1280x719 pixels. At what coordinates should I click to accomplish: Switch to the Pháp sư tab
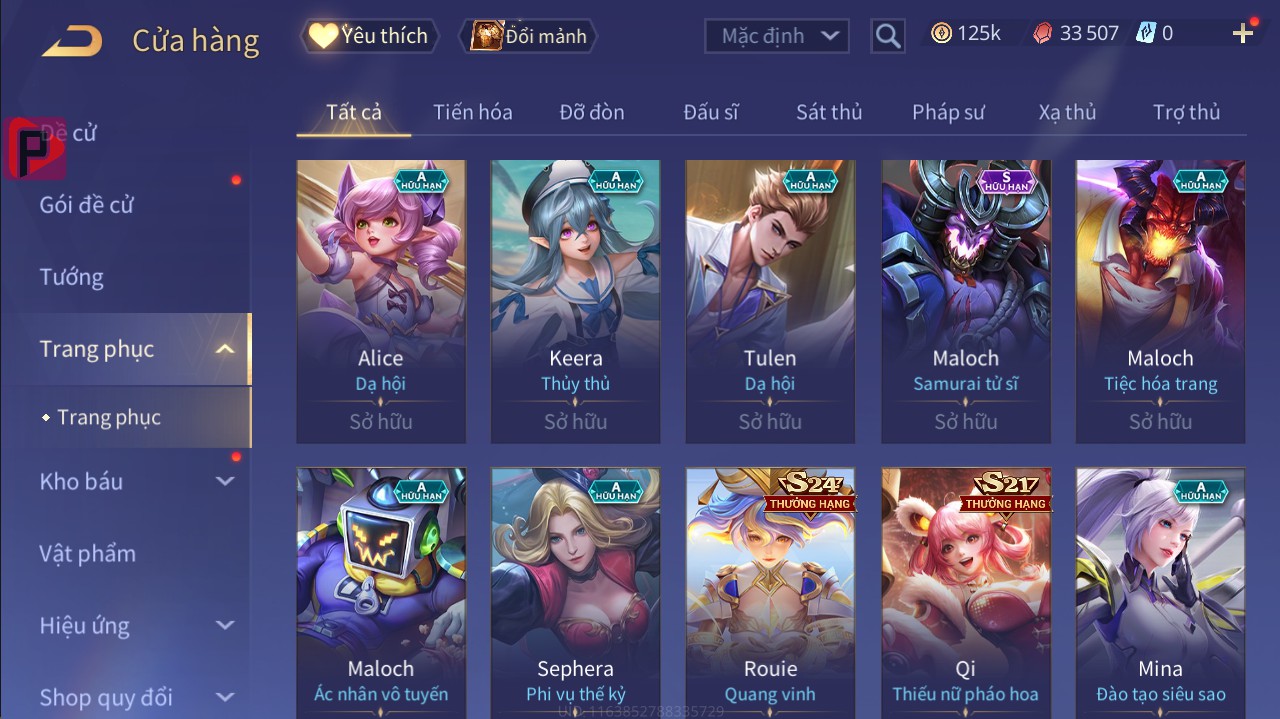(x=948, y=112)
